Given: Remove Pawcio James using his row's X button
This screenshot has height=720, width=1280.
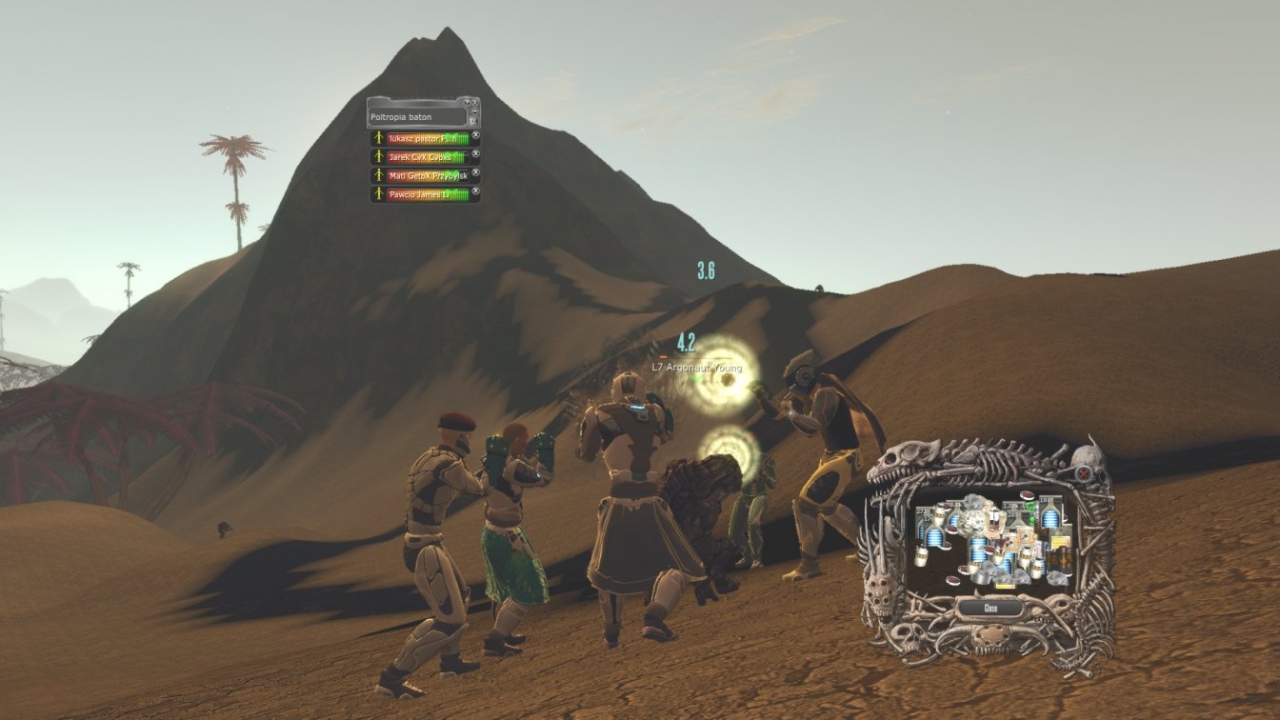Looking at the screenshot, I should coord(476,191).
